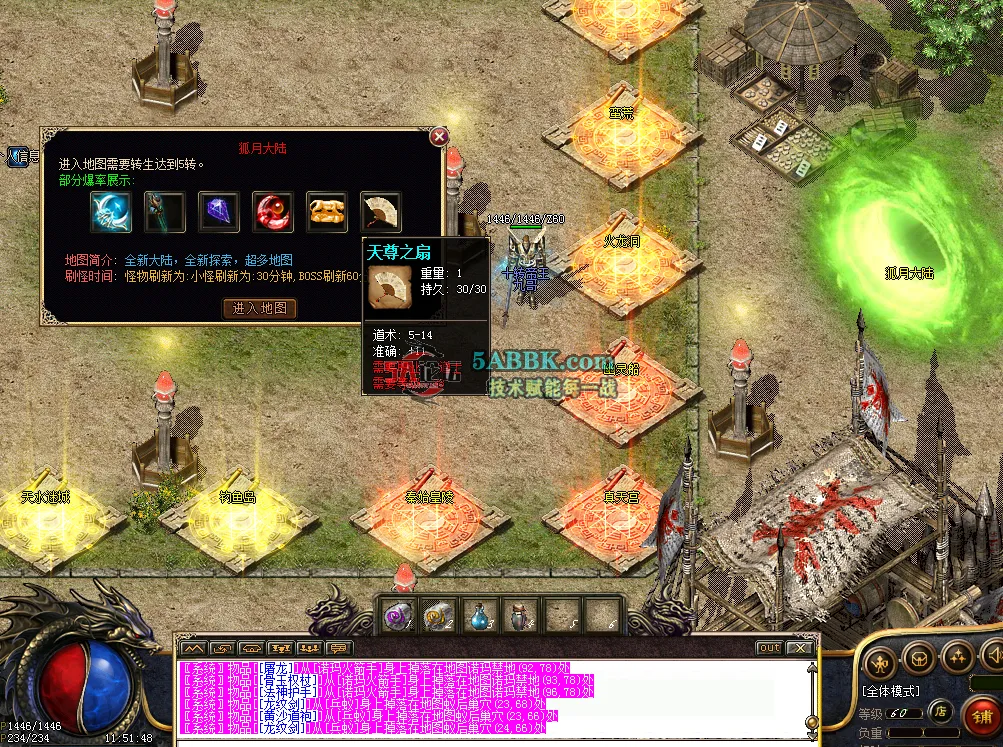Open the bag chest icon

pos(919,657)
